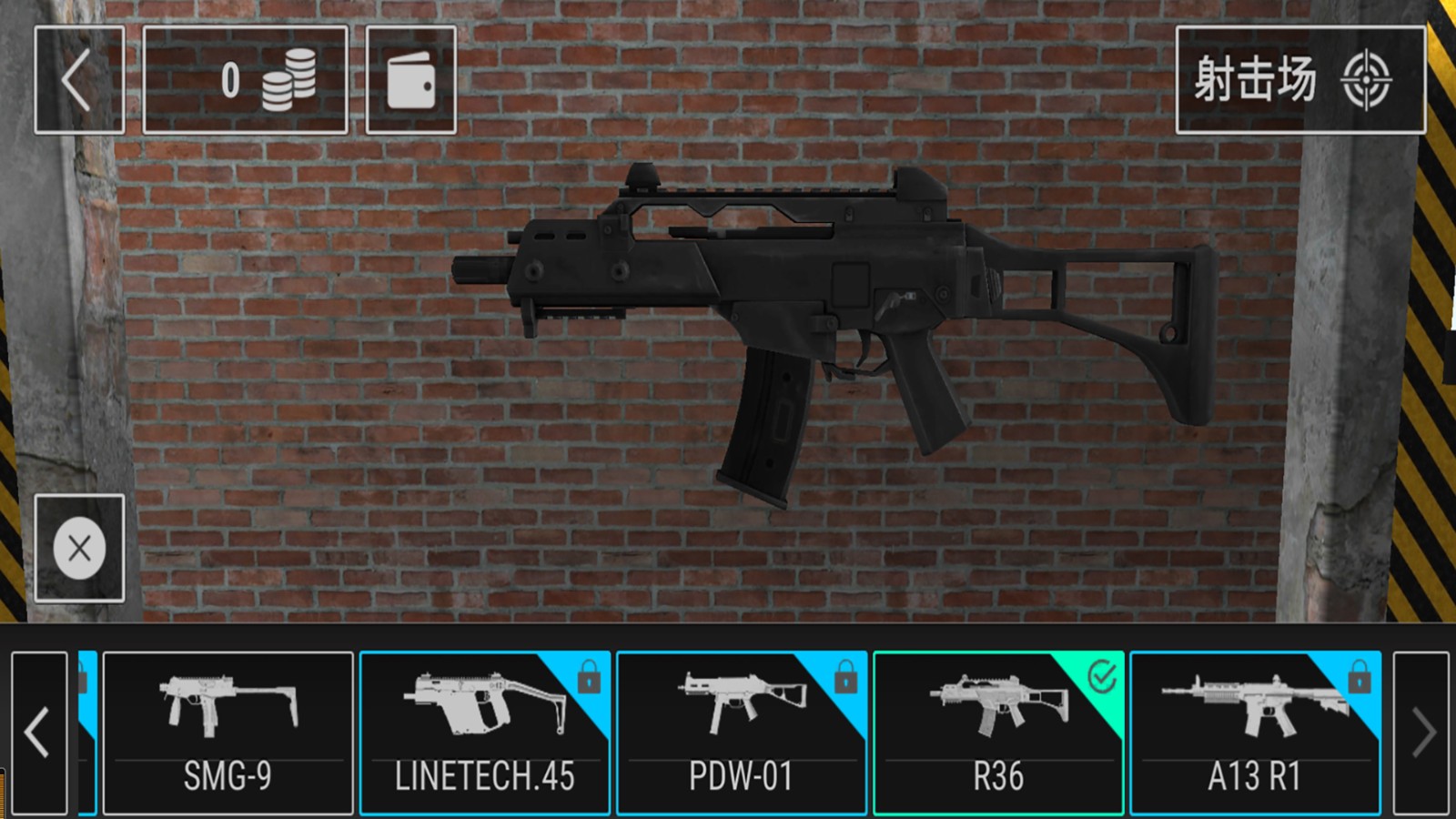This screenshot has height=819, width=1456.
Task: Select the R36 weapon tile
Action: click(998, 733)
